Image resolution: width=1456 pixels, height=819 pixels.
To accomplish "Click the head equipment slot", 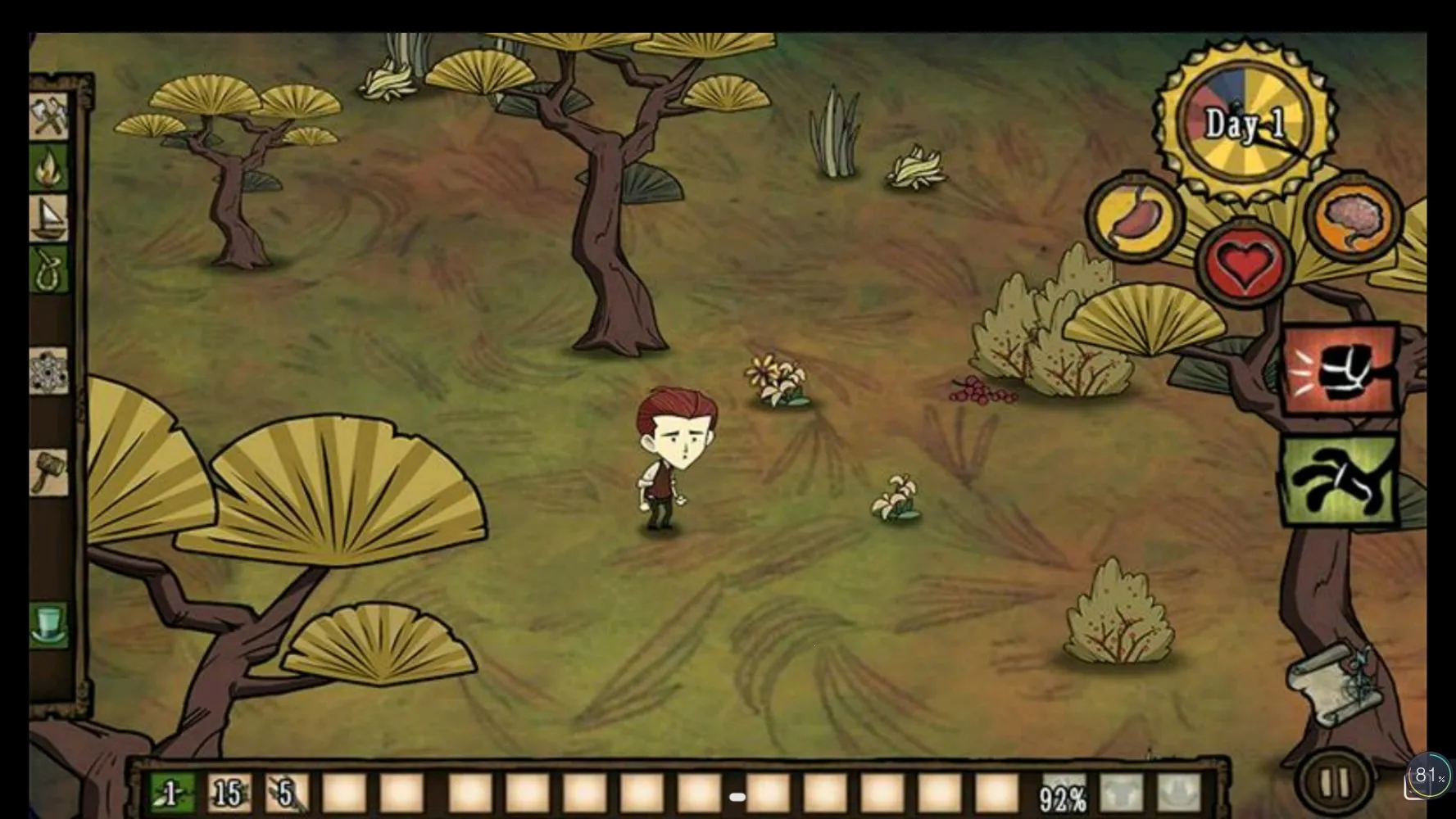I will pyautogui.click(x=1178, y=793).
